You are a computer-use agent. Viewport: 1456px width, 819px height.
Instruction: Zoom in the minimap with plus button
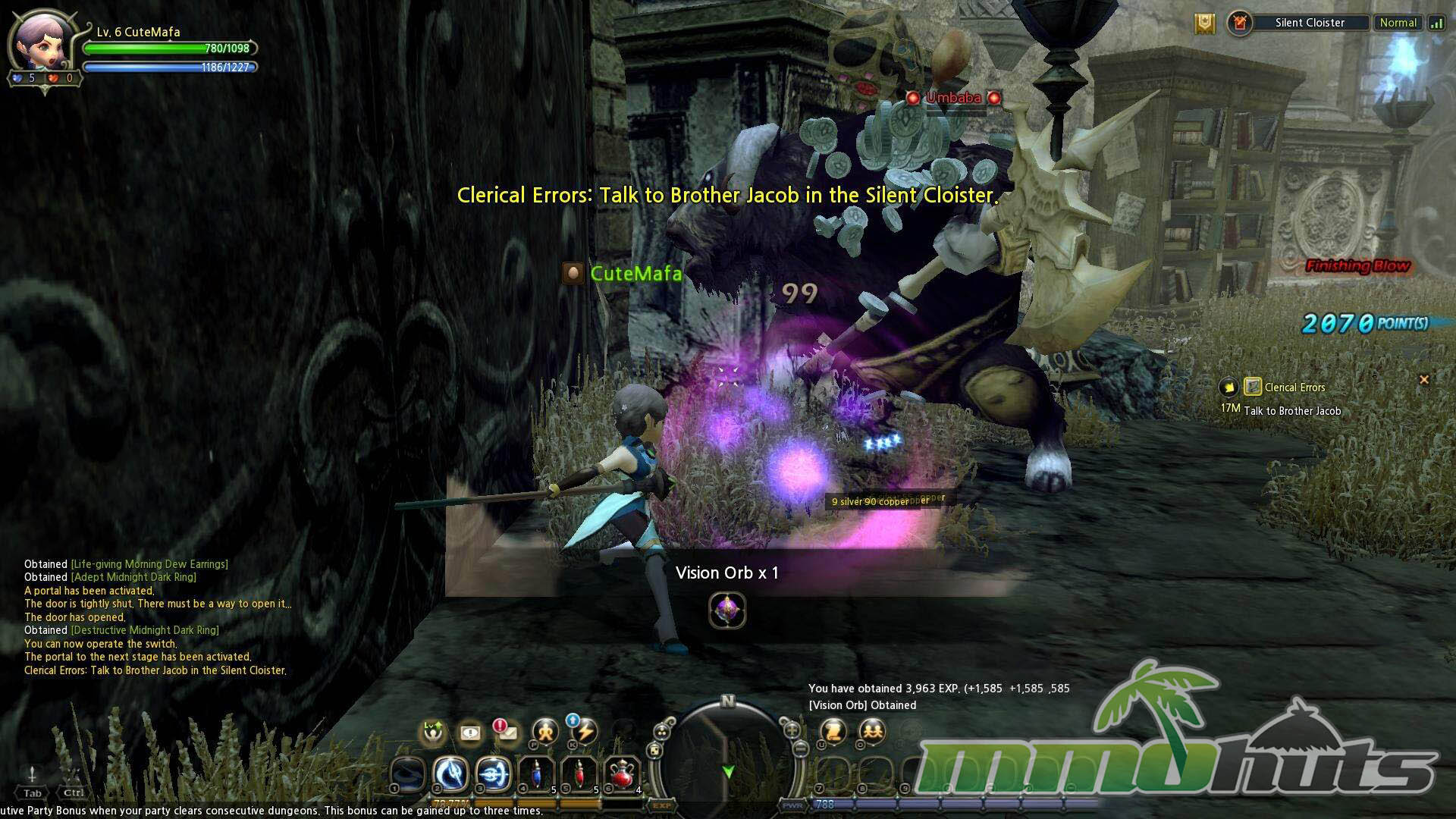click(x=792, y=730)
